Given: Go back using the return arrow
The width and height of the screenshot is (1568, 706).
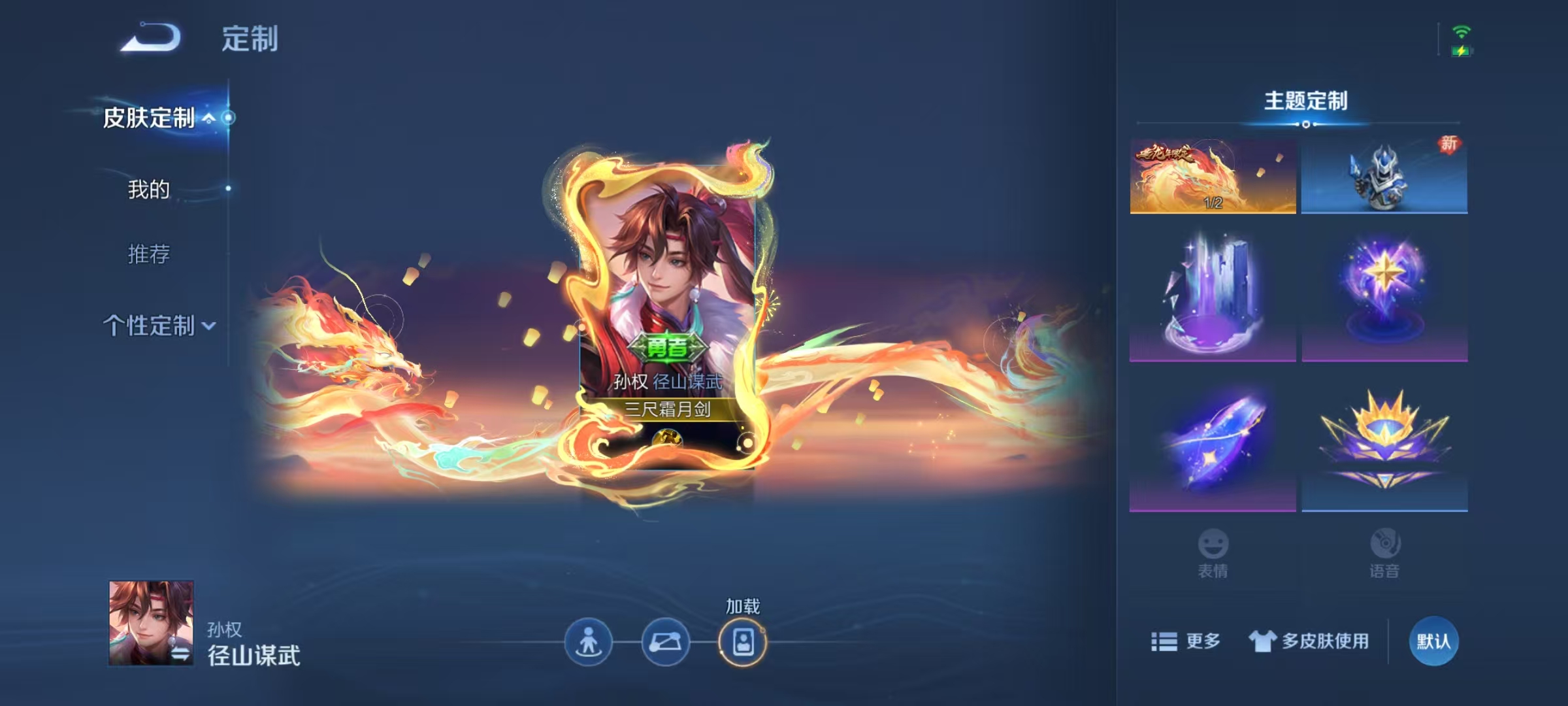Looking at the screenshot, I should tap(151, 37).
